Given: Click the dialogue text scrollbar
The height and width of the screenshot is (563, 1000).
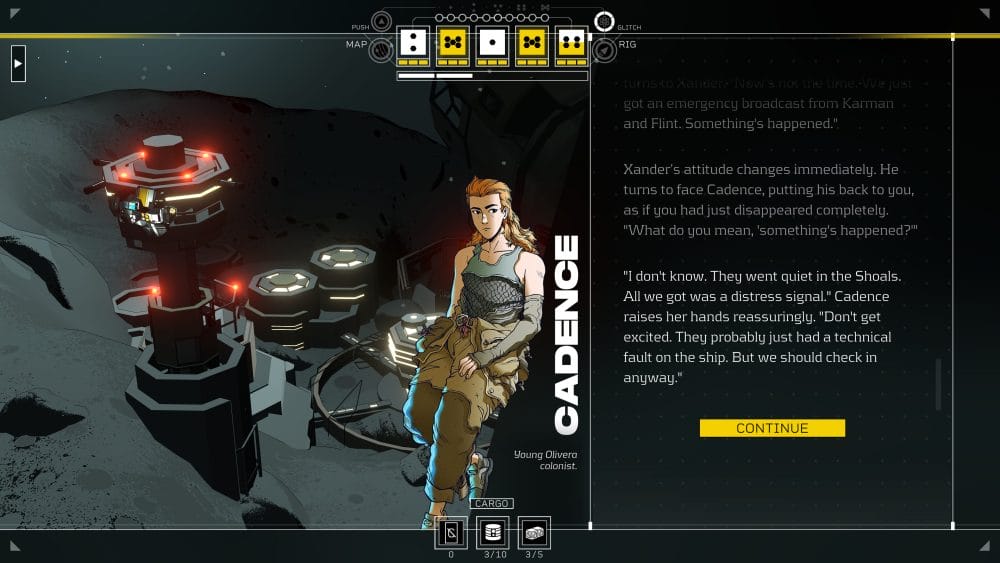Looking at the screenshot, I should 938,384.
